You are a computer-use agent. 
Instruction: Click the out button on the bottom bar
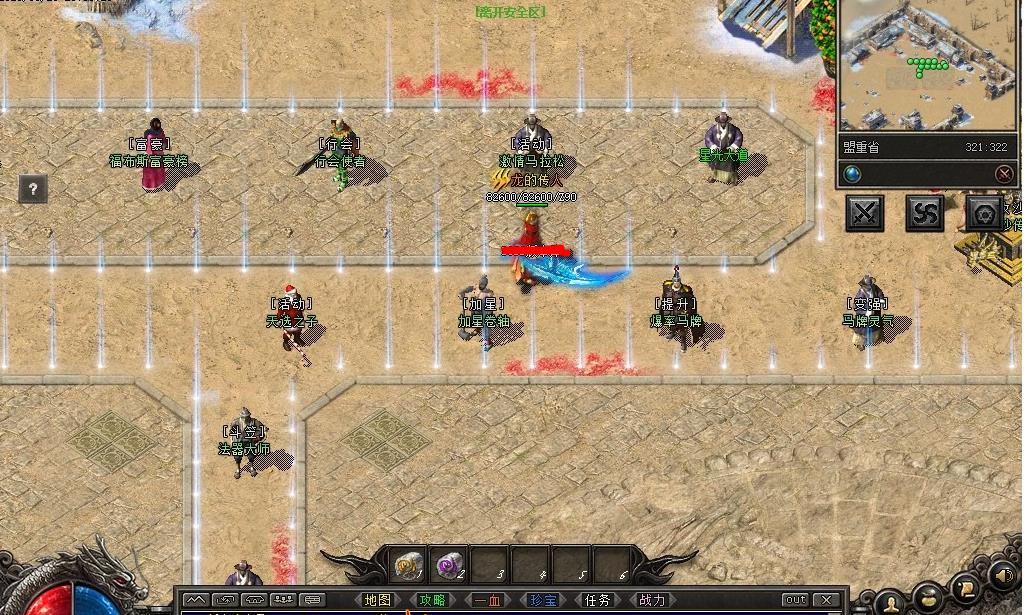click(x=795, y=600)
